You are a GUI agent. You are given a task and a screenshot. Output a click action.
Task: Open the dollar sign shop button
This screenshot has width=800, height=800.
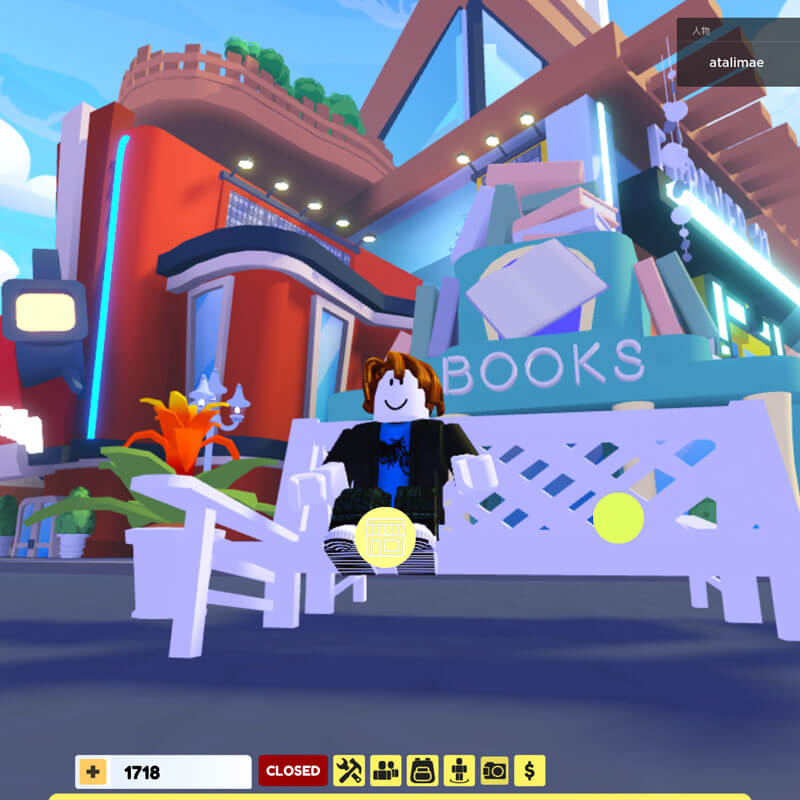pyautogui.click(x=530, y=771)
